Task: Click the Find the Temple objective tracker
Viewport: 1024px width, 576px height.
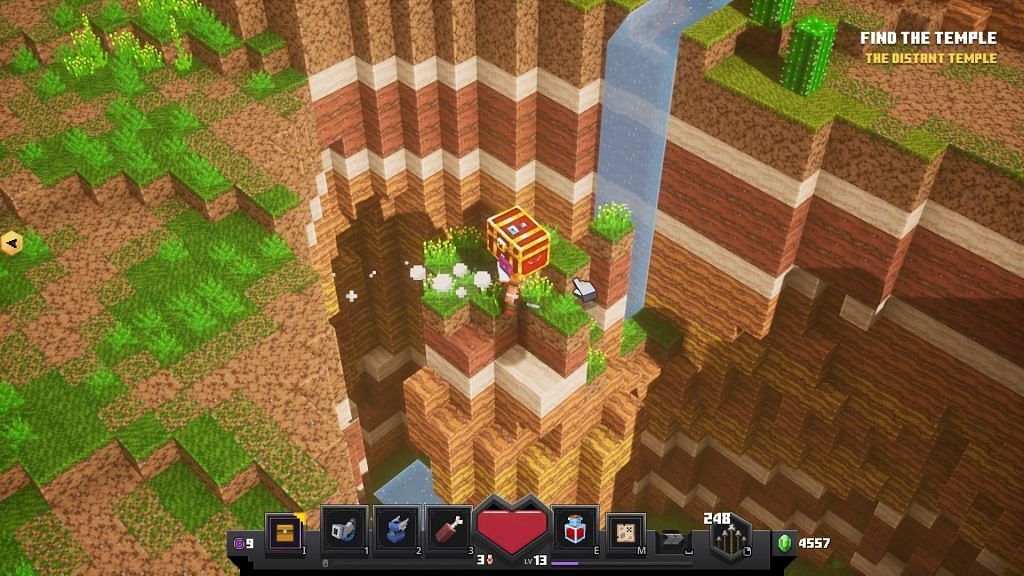Action: point(928,38)
